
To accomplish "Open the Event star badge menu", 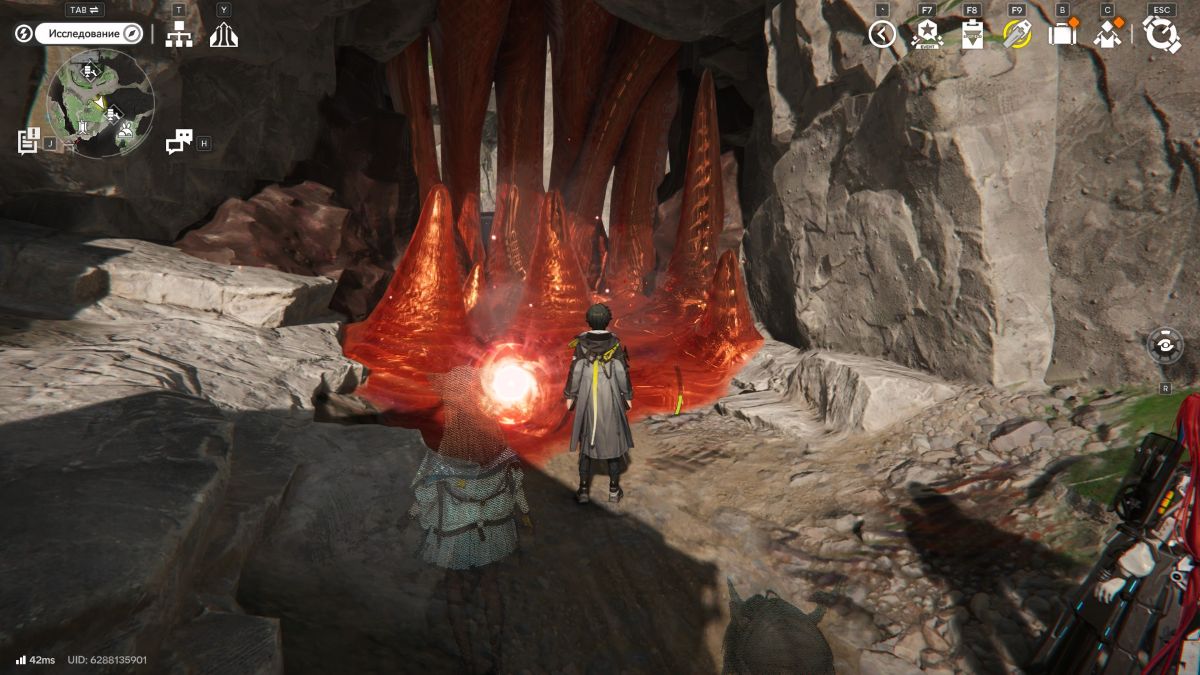I will (x=927, y=35).
